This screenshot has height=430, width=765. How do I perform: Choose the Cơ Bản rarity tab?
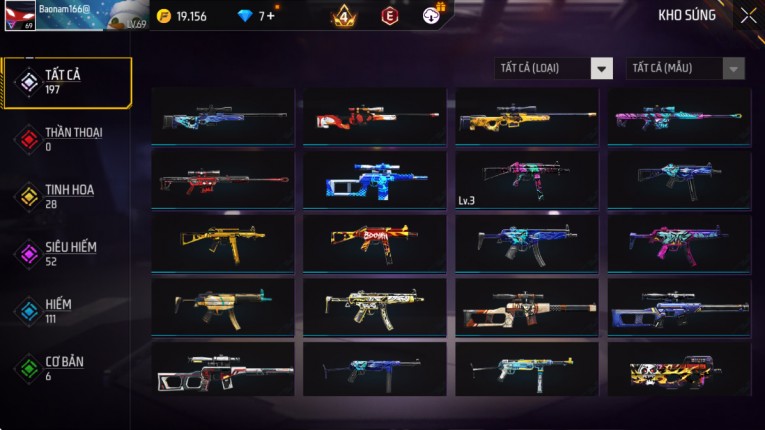[x=67, y=368]
